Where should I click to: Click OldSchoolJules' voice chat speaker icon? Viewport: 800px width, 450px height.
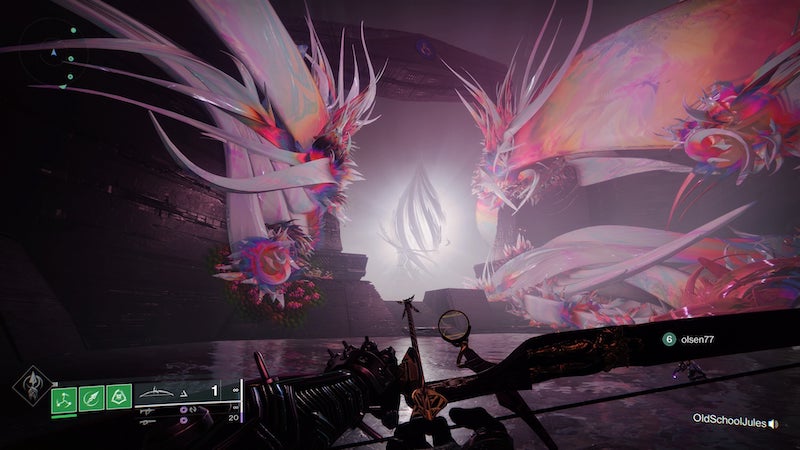[x=773, y=423]
